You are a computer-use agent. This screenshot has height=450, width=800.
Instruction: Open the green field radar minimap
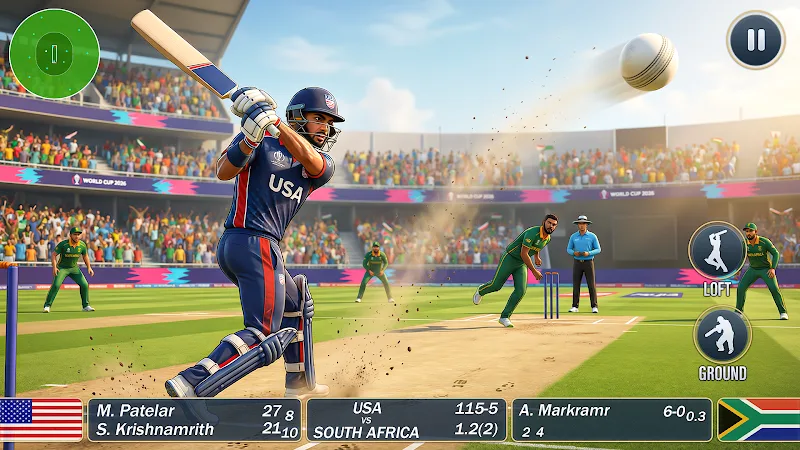point(54,53)
